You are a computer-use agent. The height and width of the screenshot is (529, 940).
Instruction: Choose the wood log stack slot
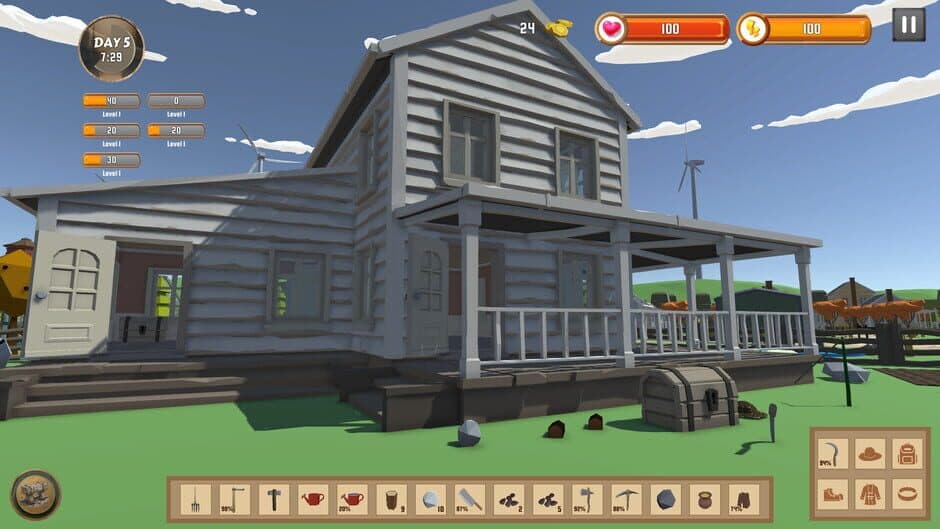coord(391,498)
